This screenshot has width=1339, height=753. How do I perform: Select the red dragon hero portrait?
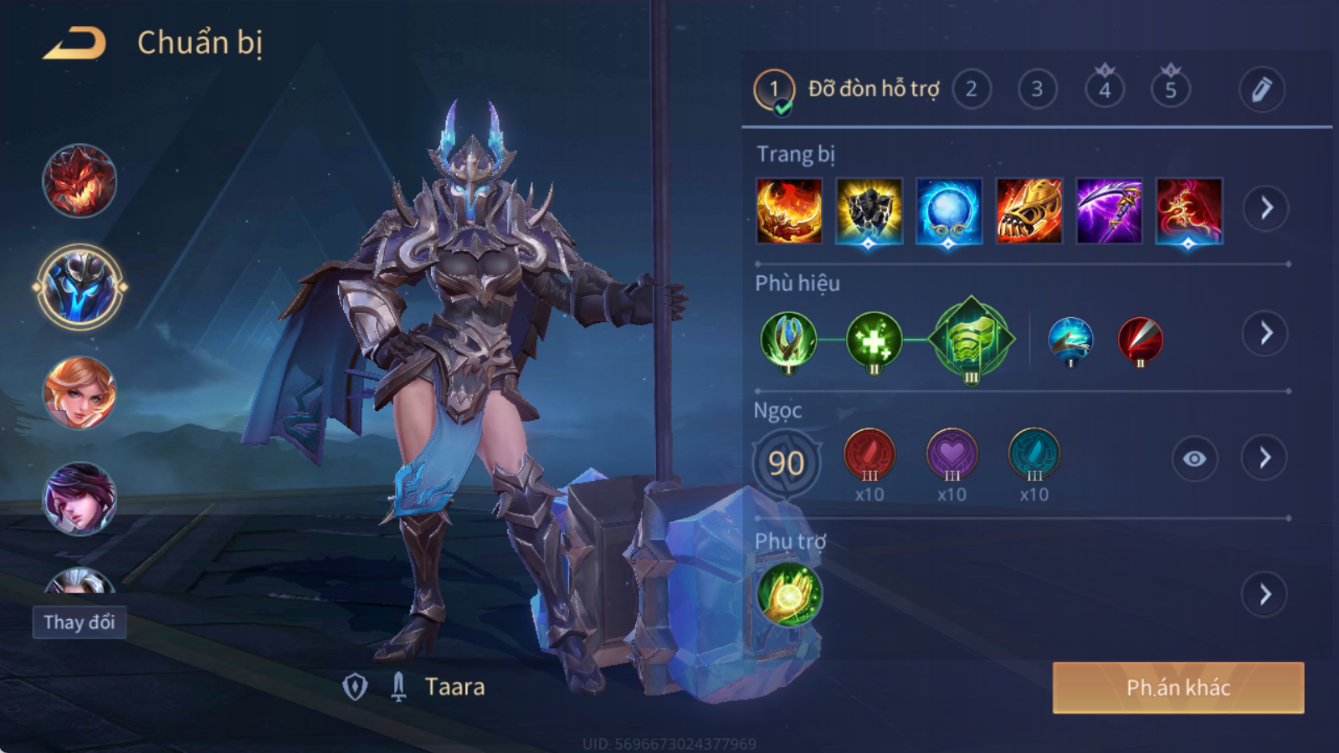(x=80, y=182)
